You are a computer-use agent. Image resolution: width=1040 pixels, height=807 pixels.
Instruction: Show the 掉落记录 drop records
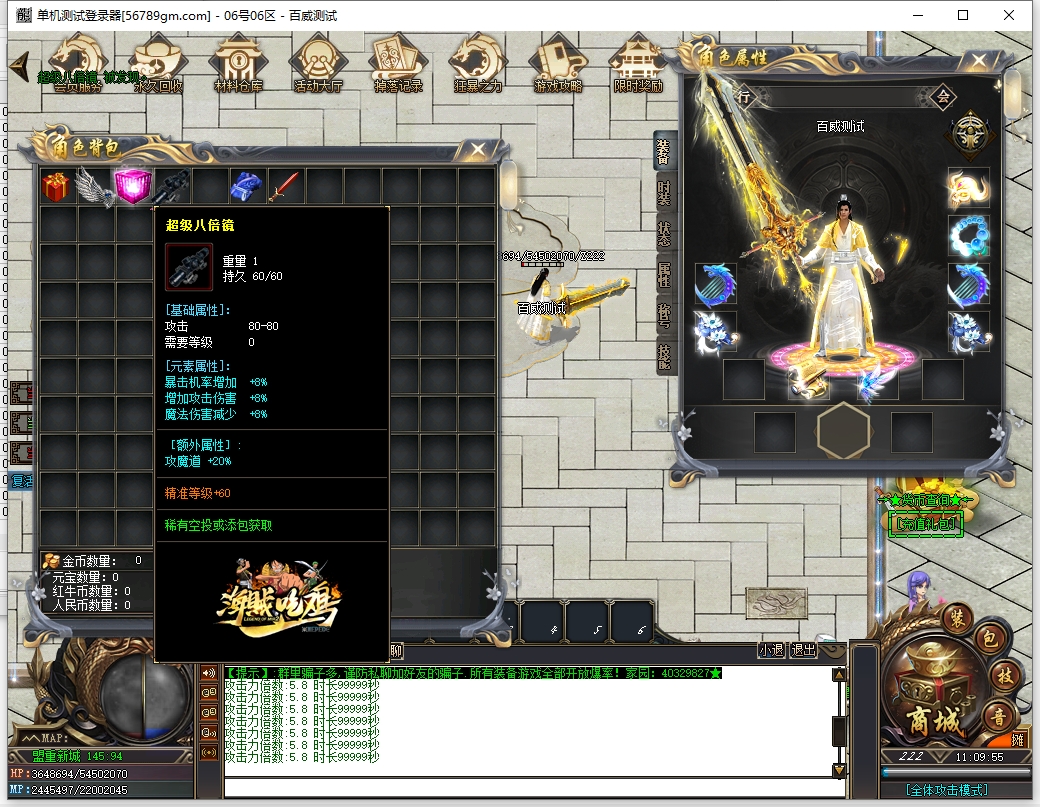tap(398, 64)
